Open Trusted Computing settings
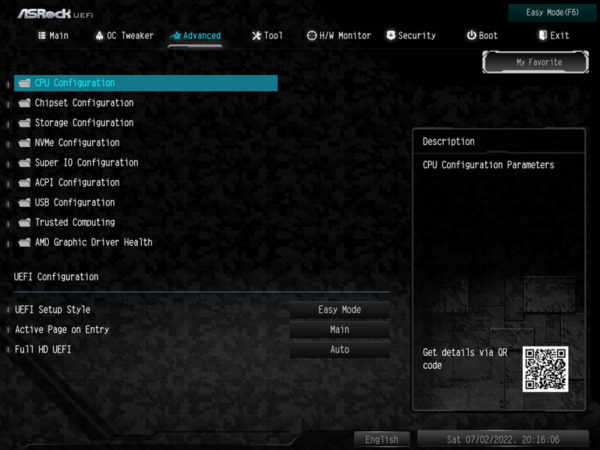 click(x=75, y=223)
